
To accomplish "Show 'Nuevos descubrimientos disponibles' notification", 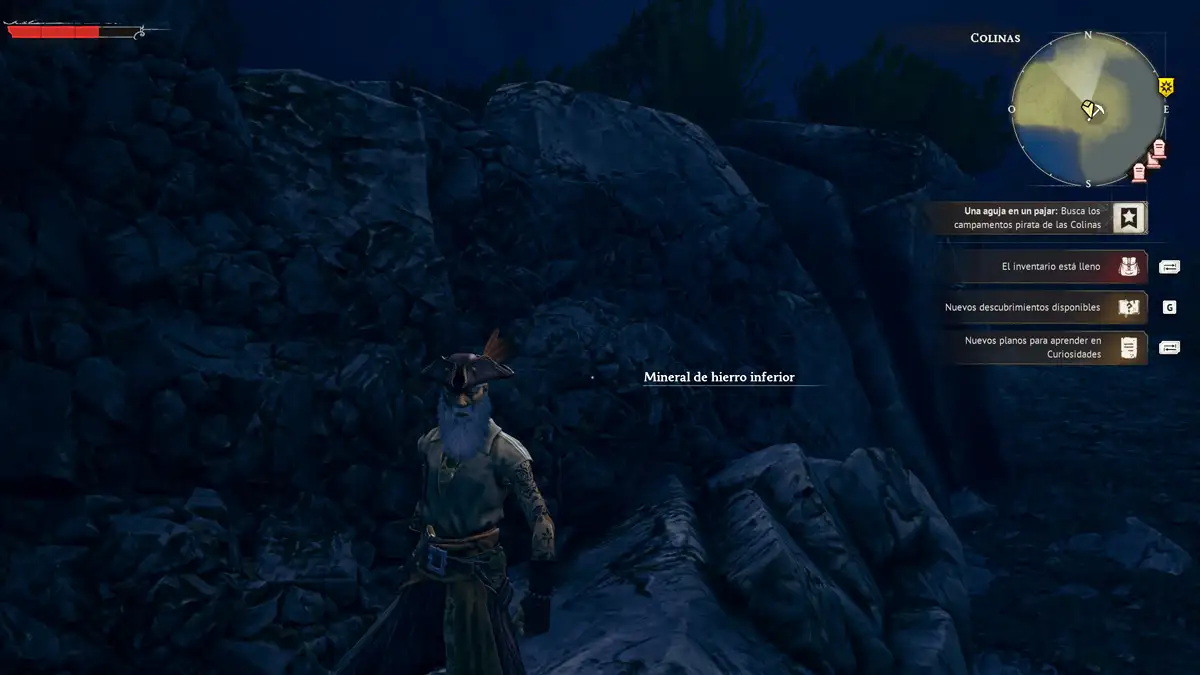I will click(x=1022, y=307).
